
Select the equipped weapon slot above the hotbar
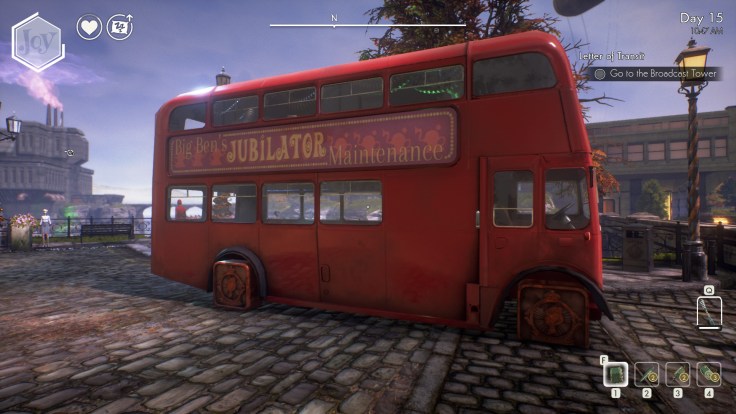tap(709, 313)
